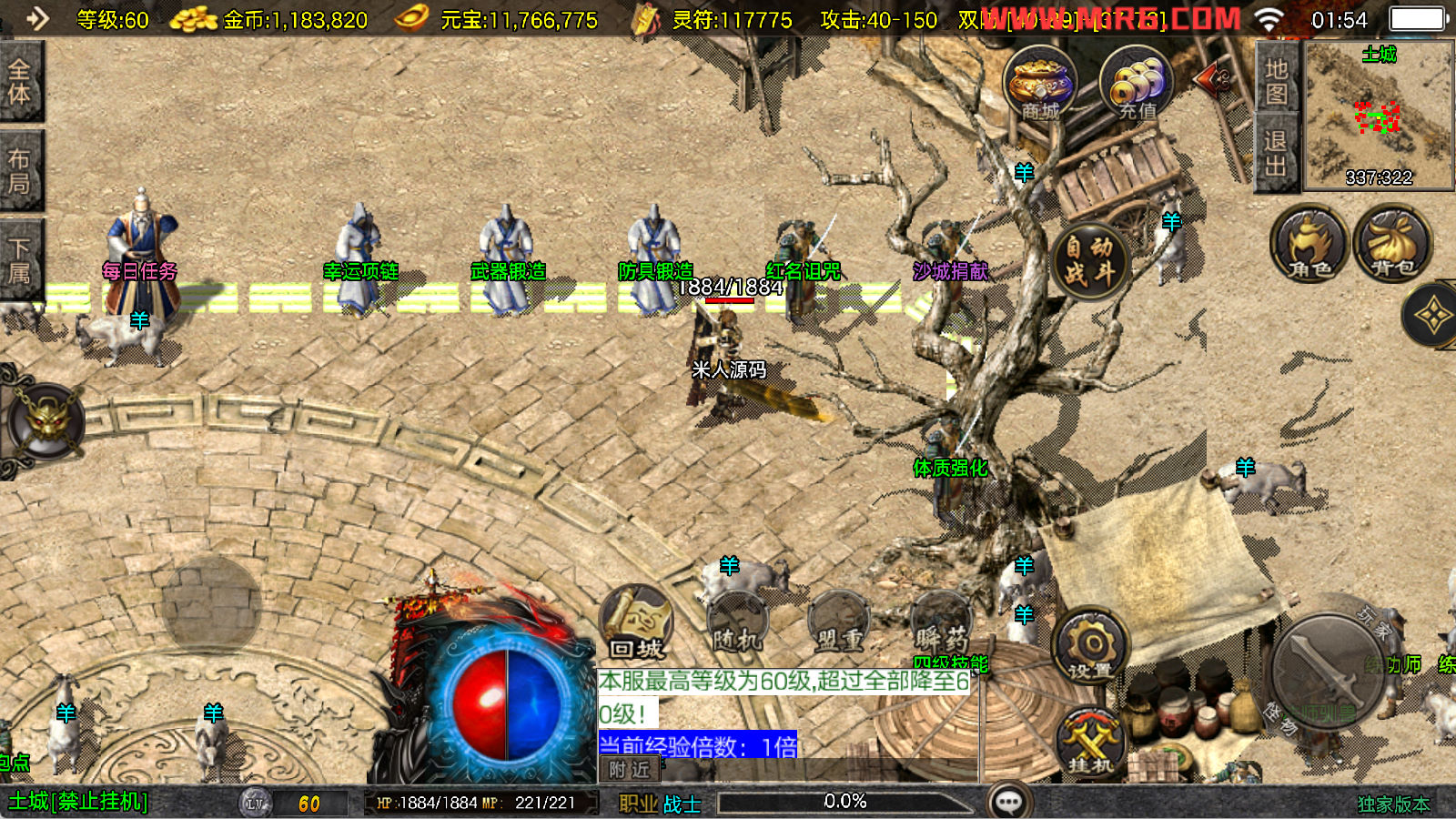This screenshot has width=1456, height=819.
Task: Select the 全体 tab
Action: pyautogui.click(x=20, y=82)
